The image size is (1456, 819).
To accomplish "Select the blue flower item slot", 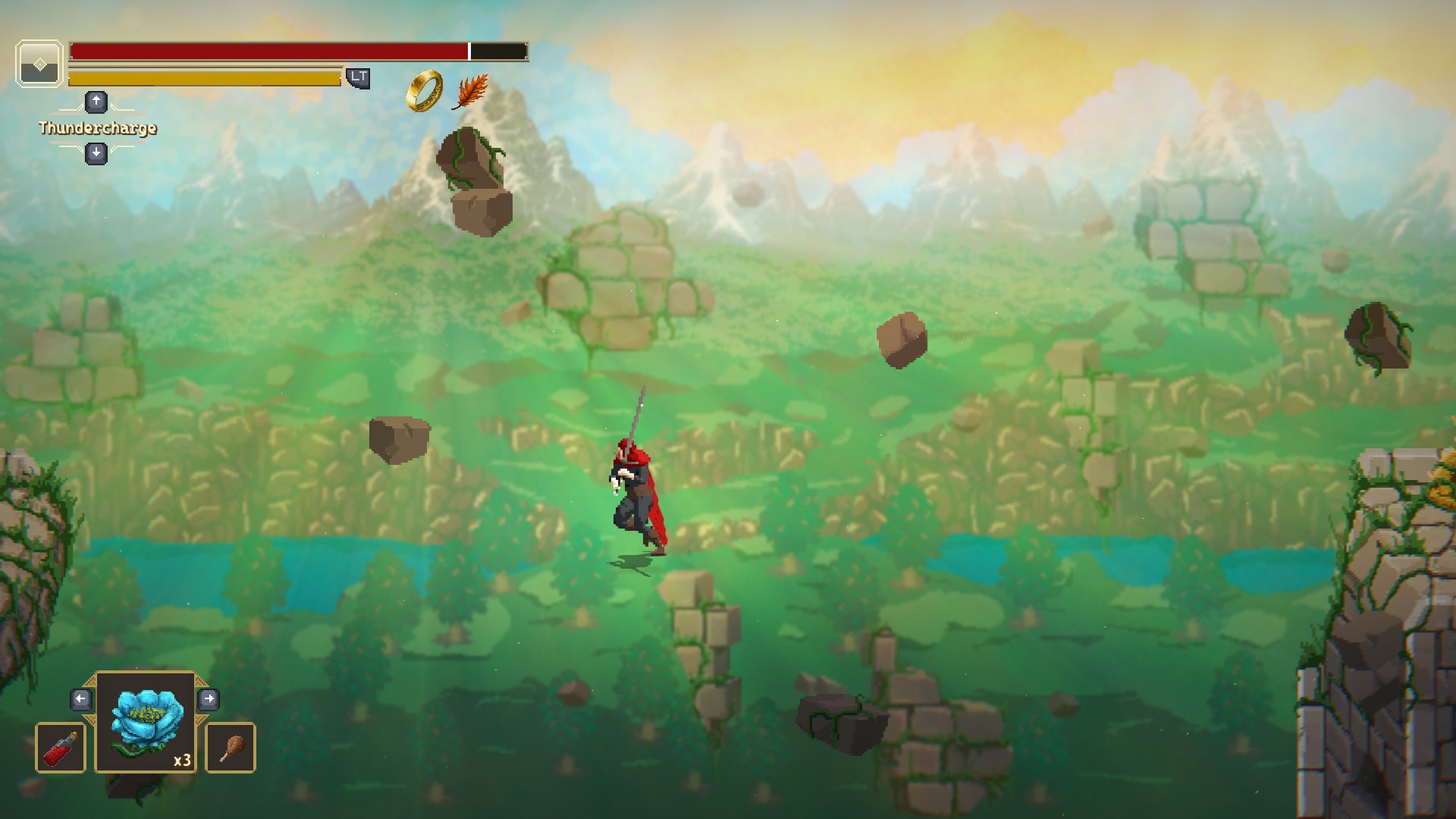I will pos(146,722).
